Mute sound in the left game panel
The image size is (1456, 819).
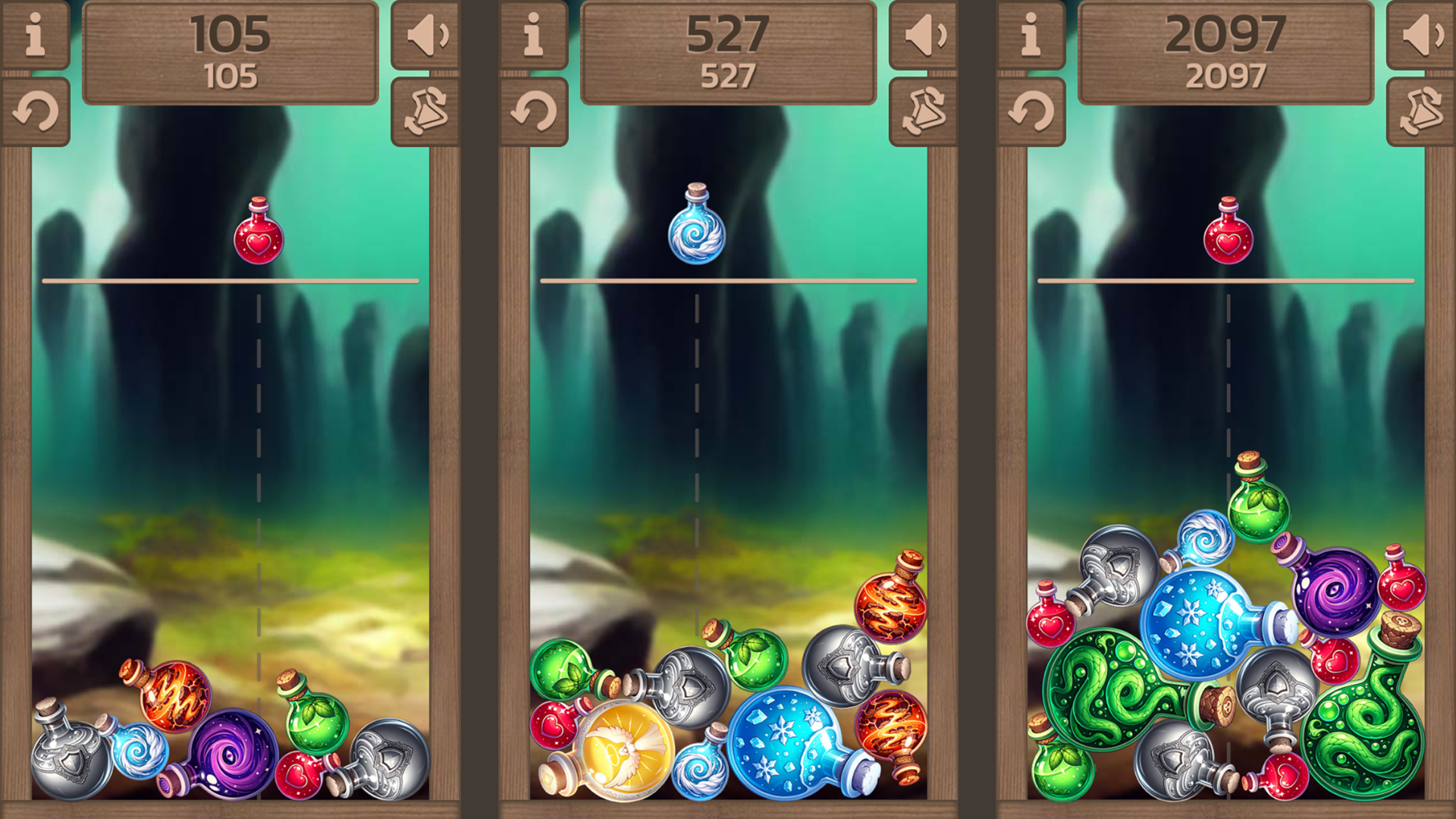pos(427,36)
